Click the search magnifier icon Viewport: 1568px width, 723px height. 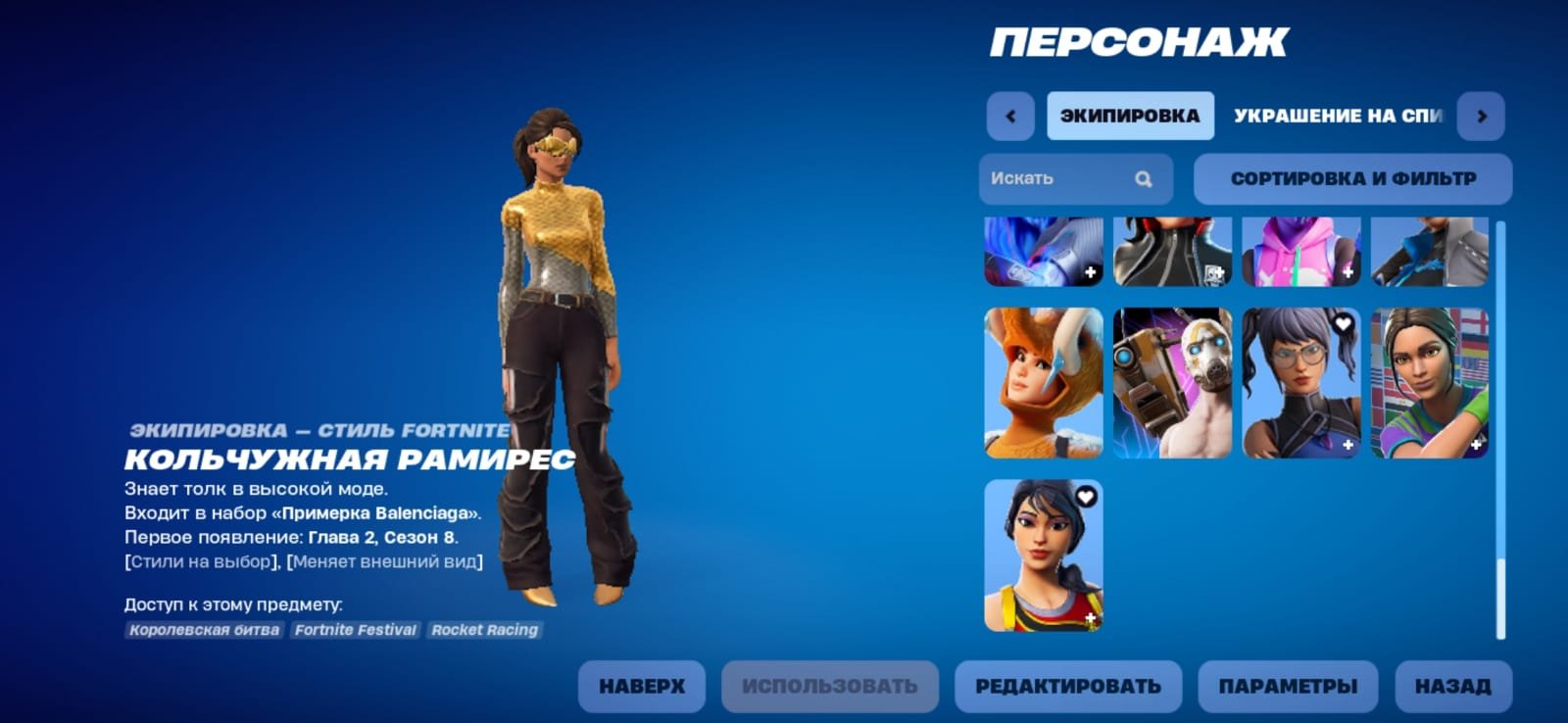coord(1144,178)
